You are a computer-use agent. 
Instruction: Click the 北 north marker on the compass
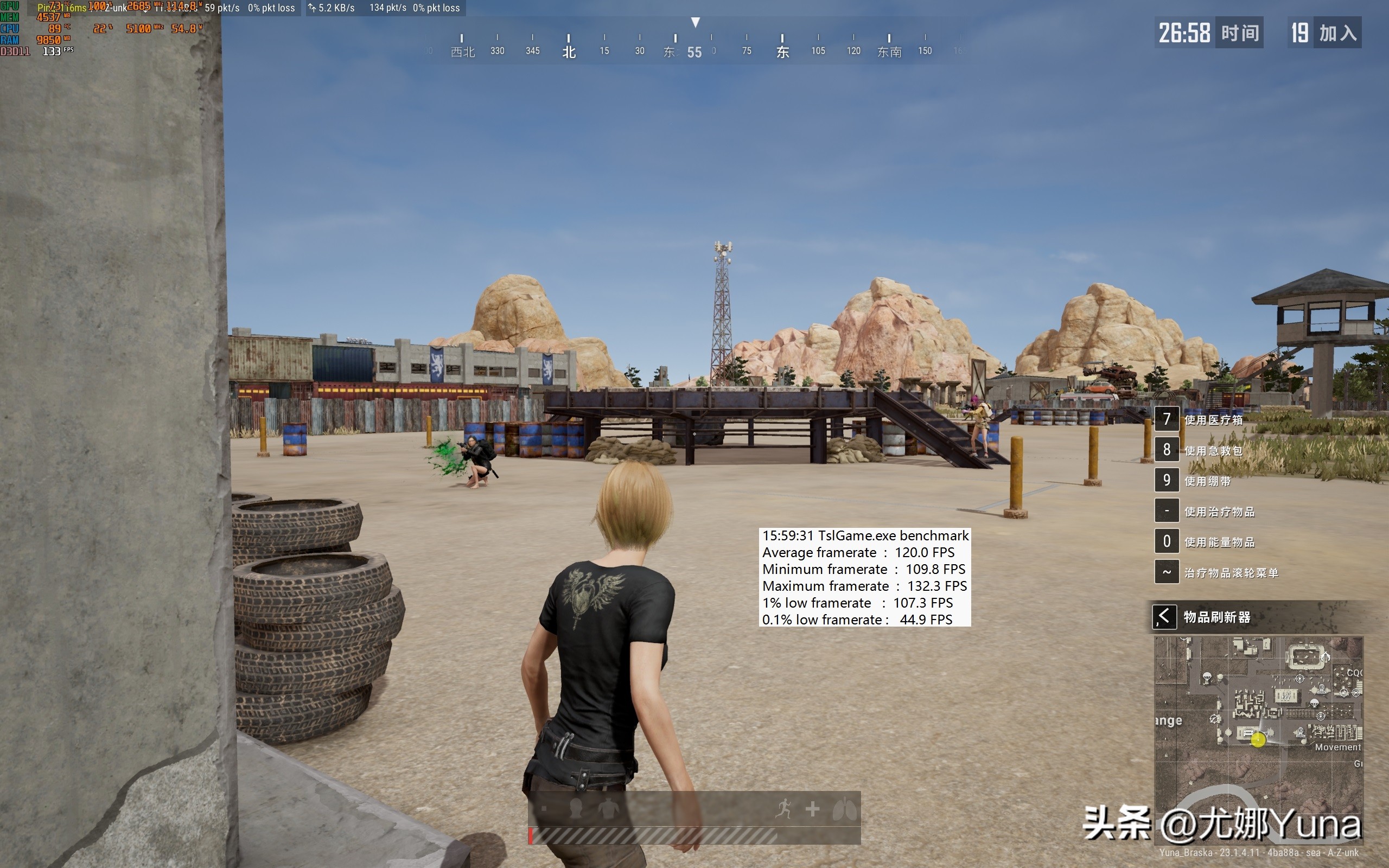569,52
